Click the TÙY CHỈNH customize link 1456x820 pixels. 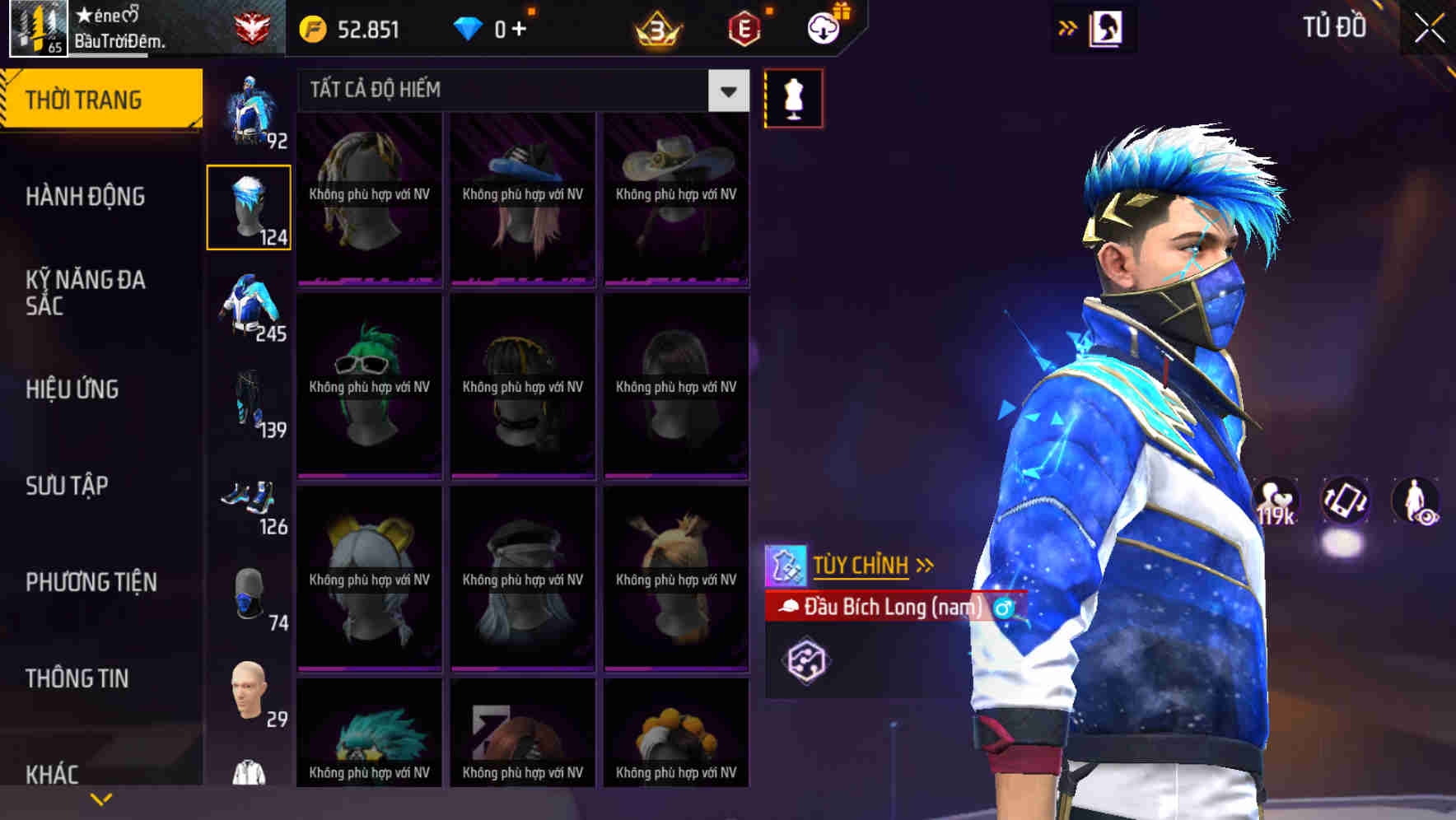point(861,565)
